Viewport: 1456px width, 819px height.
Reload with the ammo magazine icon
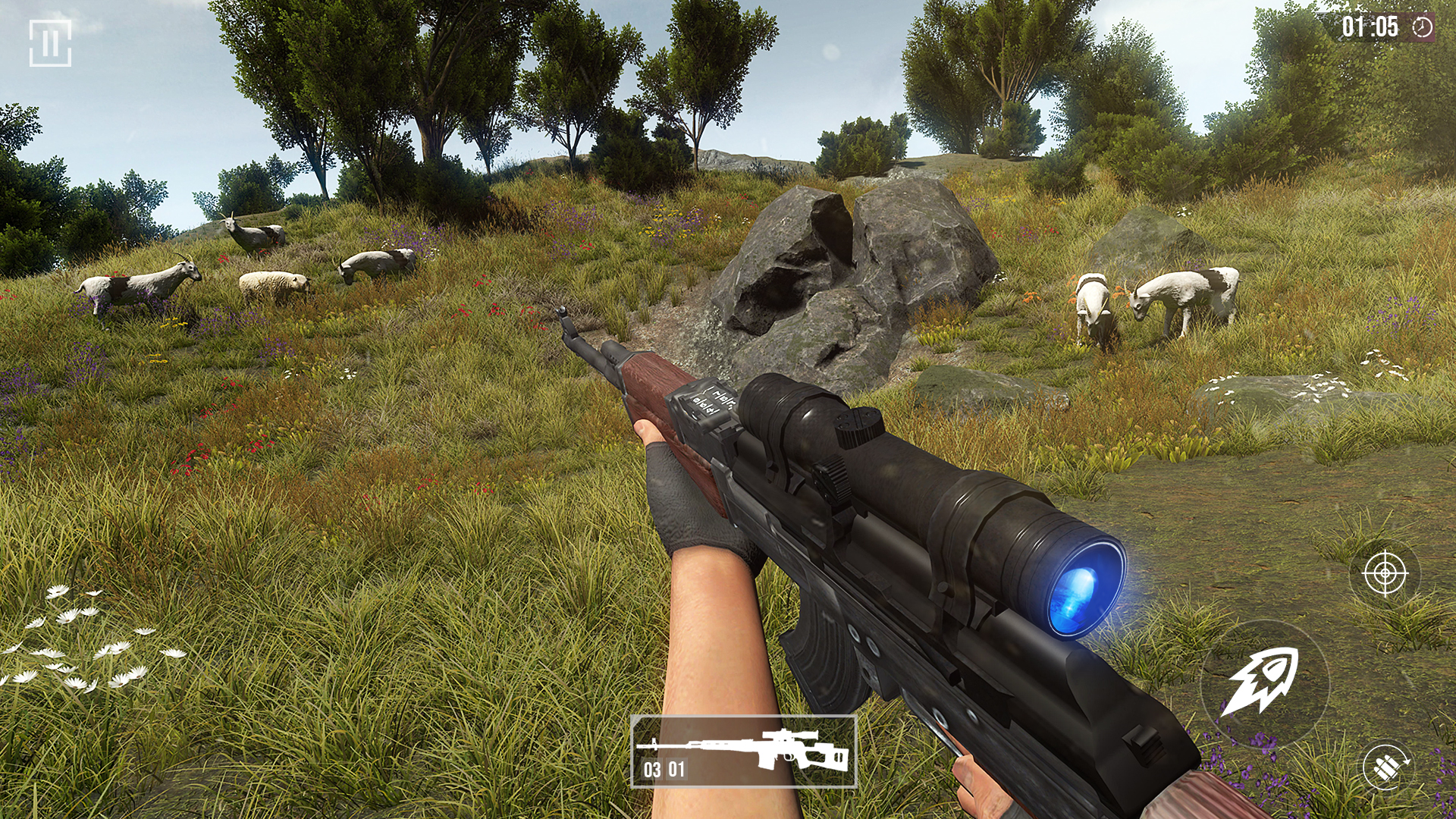tap(1385, 767)
